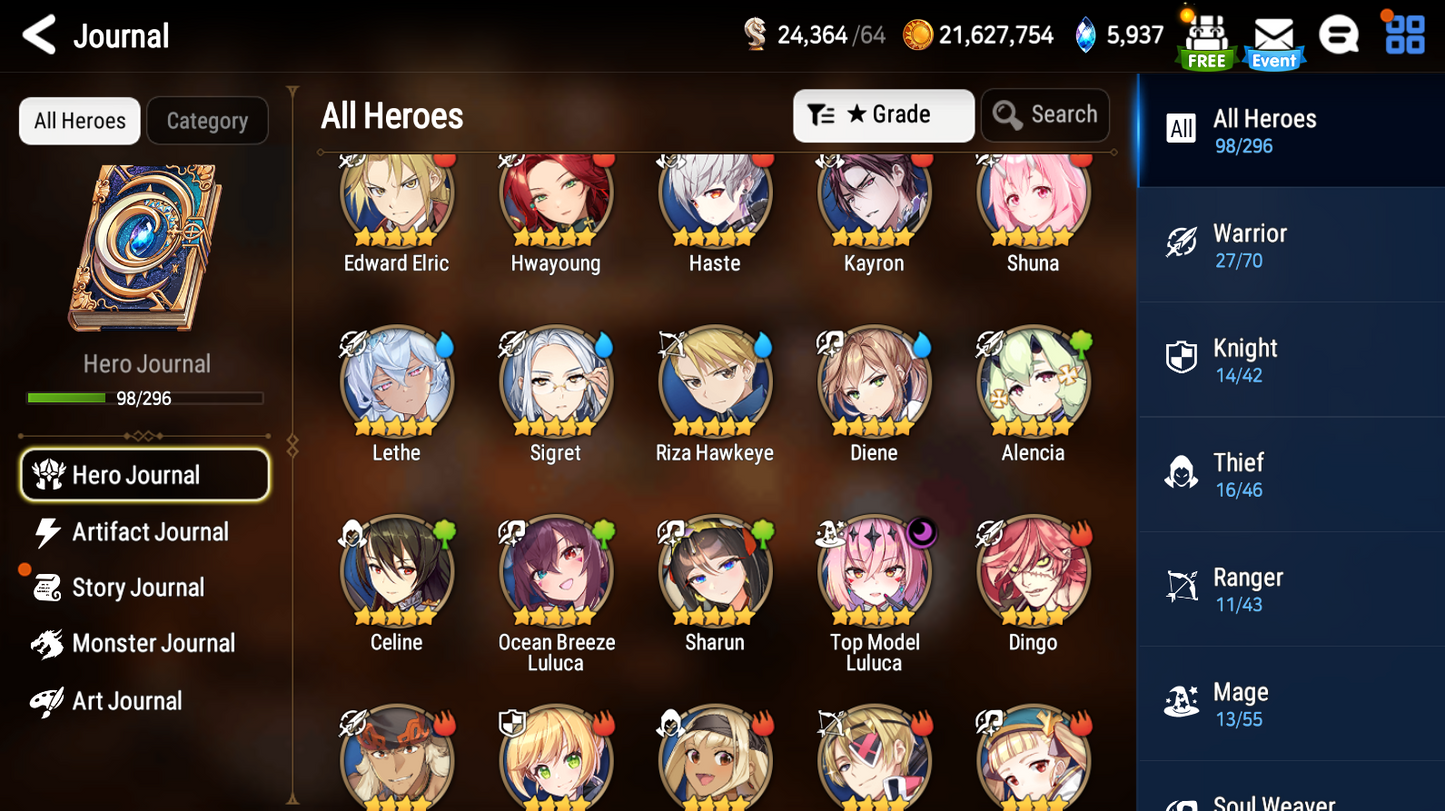Image resolution: width=1445 pixels, height=811 pixels.
Task: Toggle the All class filter in right panel
Action: click(1182, 129)
